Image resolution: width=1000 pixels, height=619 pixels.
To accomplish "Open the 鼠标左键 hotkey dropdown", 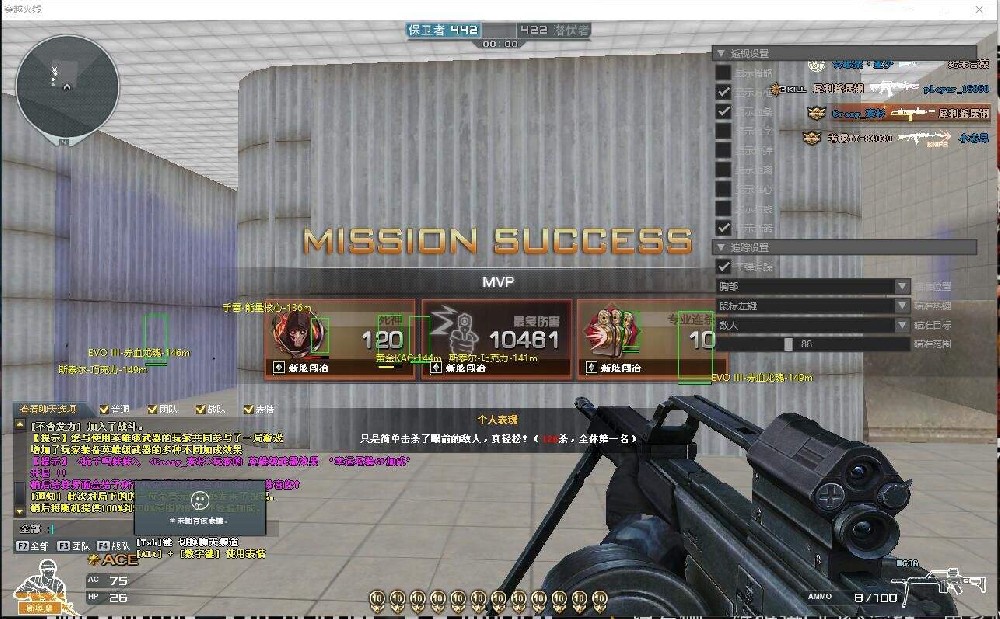I will click(x=812, y=306).
